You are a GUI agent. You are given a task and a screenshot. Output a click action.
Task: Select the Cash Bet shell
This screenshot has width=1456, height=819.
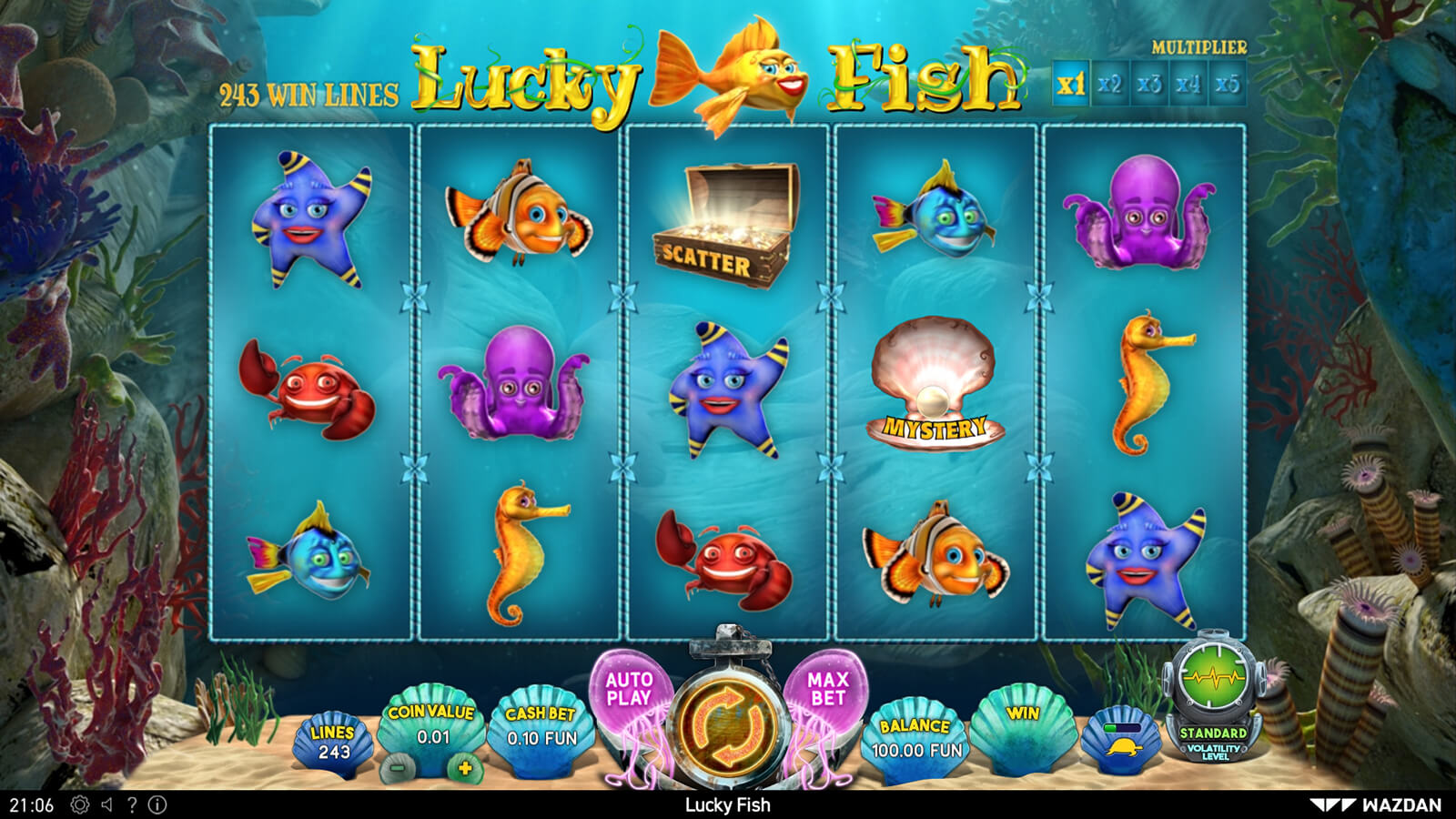coord(541,729)
